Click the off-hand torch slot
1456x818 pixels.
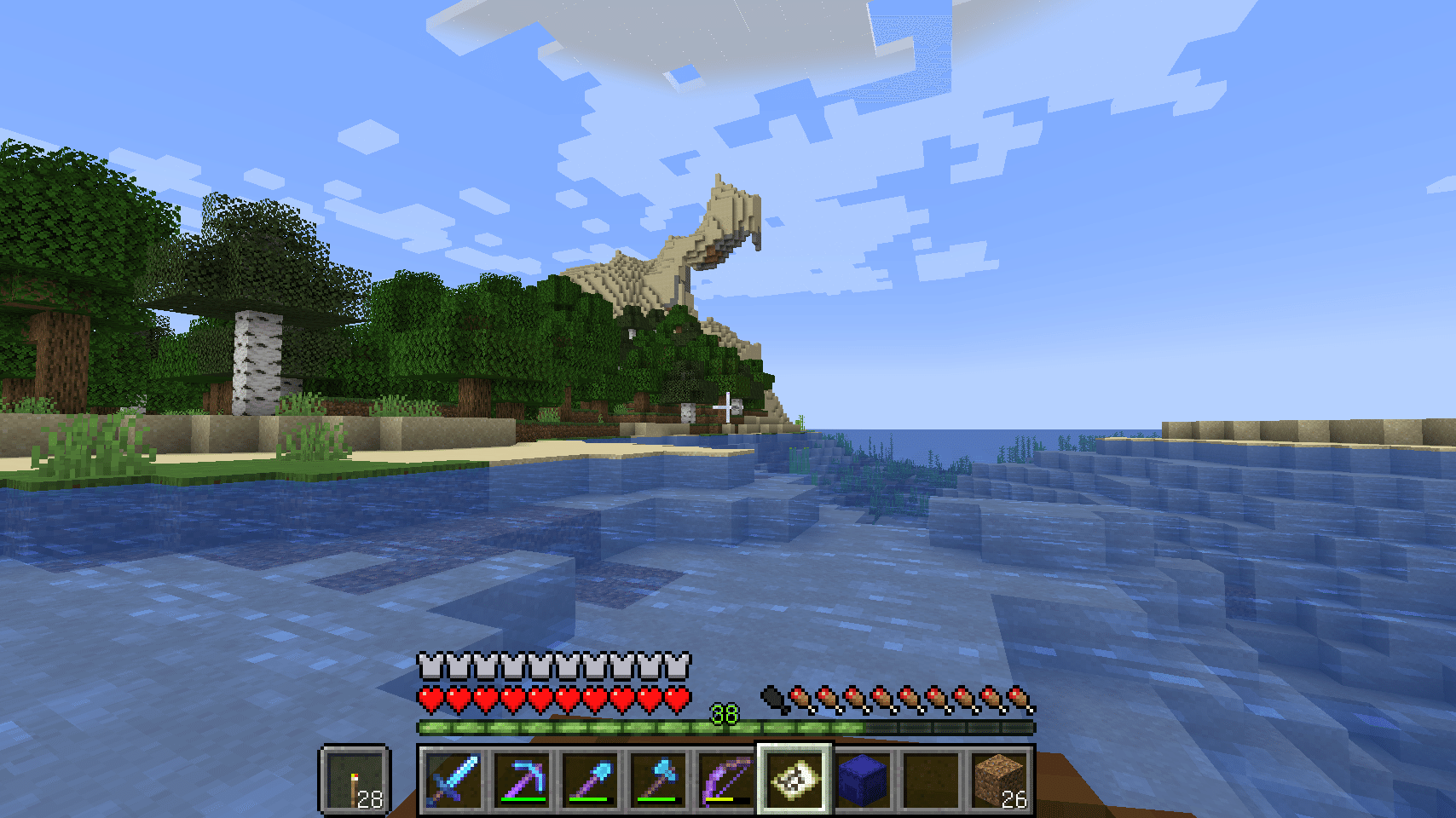(355, 779)
